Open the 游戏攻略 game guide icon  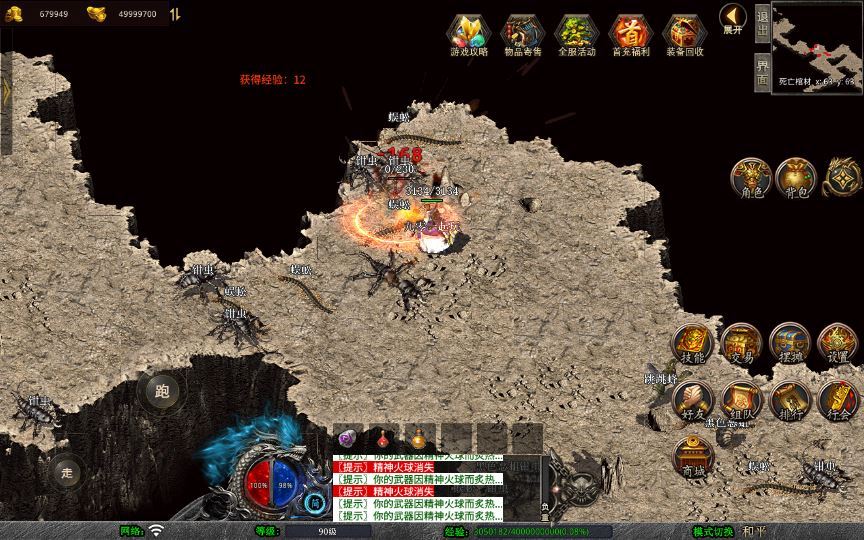pos(469,35)
